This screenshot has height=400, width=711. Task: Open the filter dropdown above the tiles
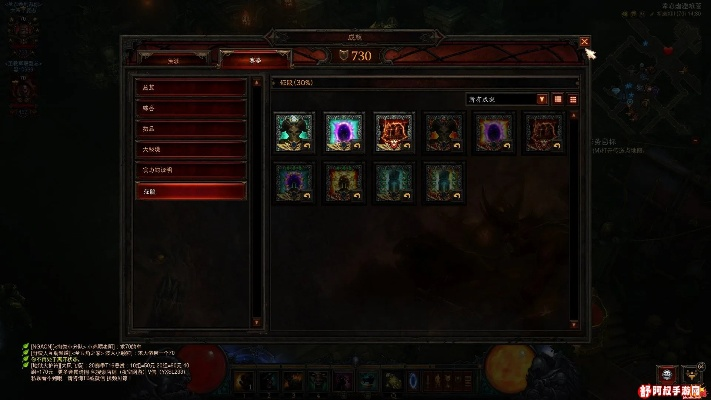[x=508, y=99]
